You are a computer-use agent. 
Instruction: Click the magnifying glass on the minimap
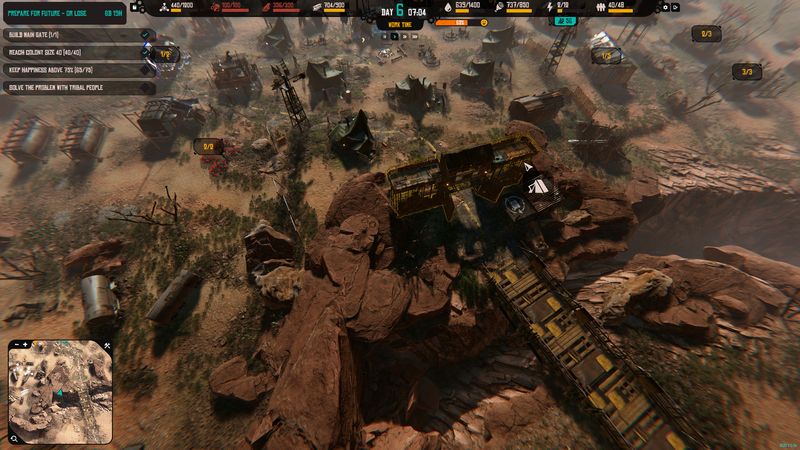(x=15, y=436)
